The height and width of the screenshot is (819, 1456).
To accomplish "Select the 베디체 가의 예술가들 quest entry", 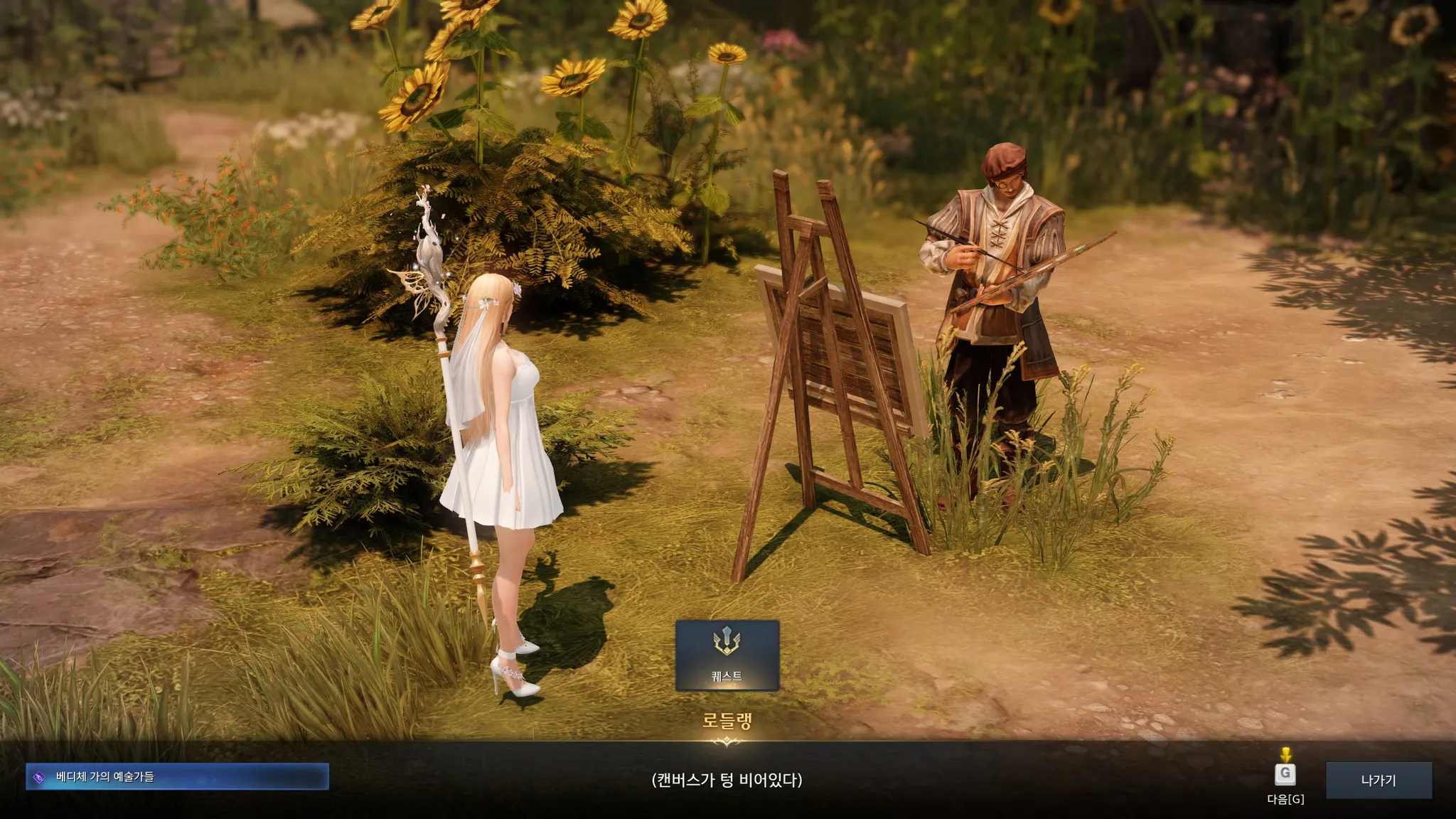I will (177, 776).
